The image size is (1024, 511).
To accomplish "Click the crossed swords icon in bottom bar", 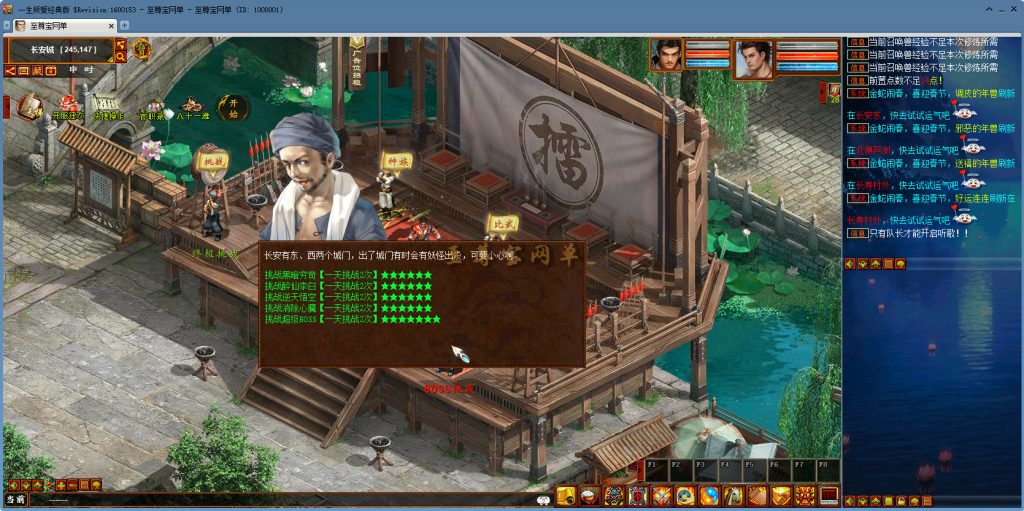I will pos(661,495).
